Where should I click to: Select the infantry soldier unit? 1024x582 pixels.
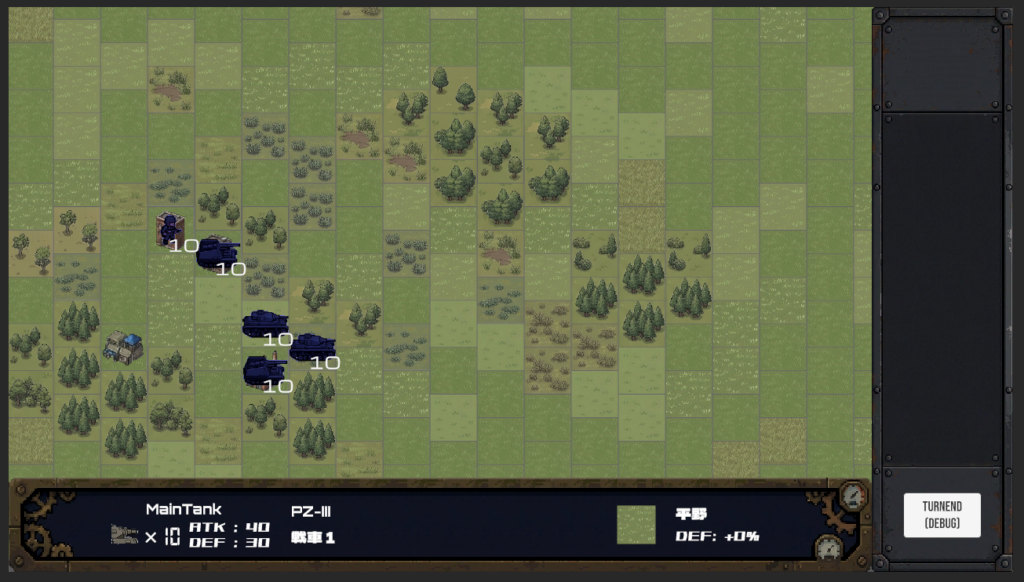tap(169, 229)
